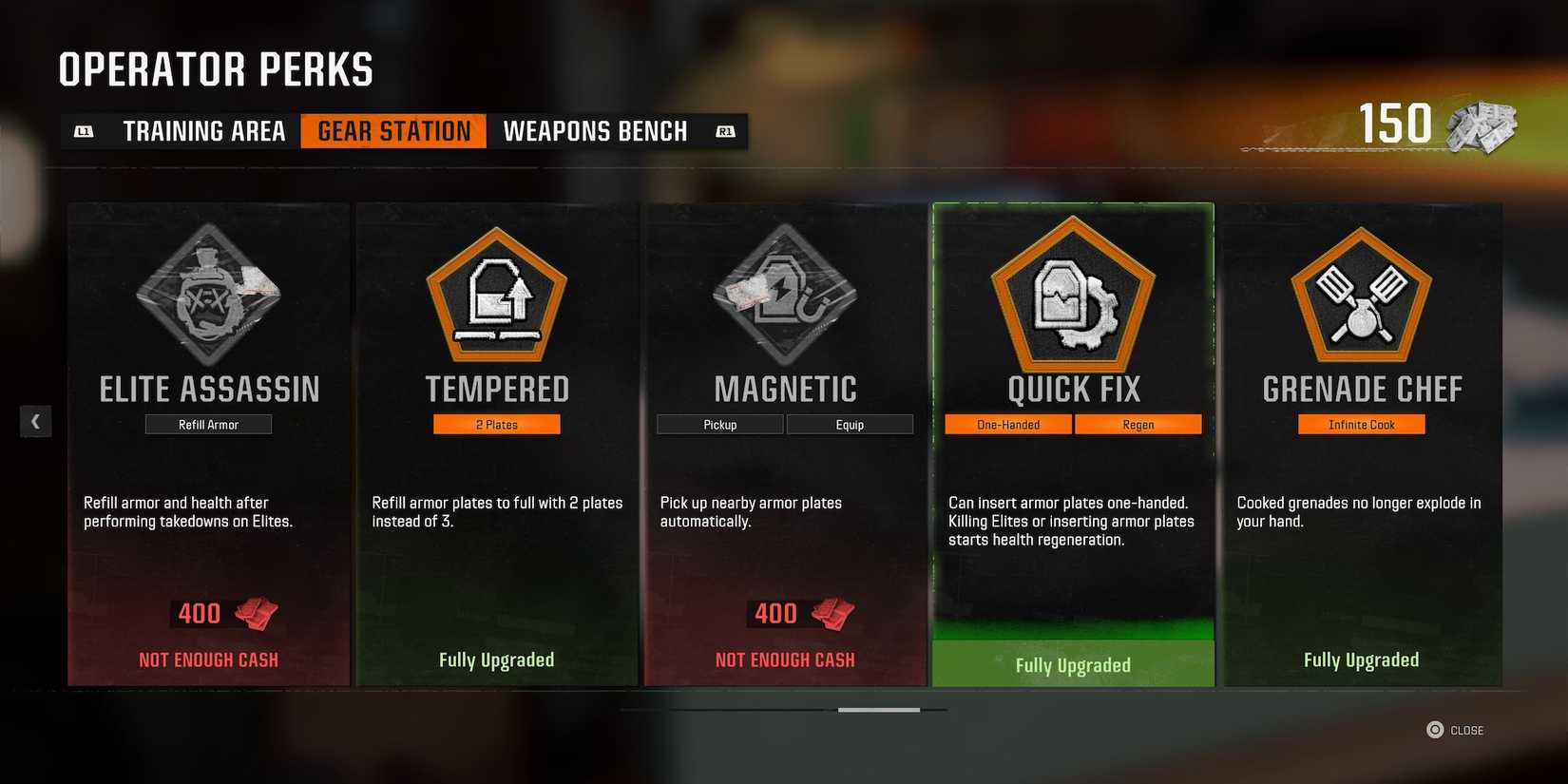Click the 2 Plates label under Tempered

(x=497, y=424)
